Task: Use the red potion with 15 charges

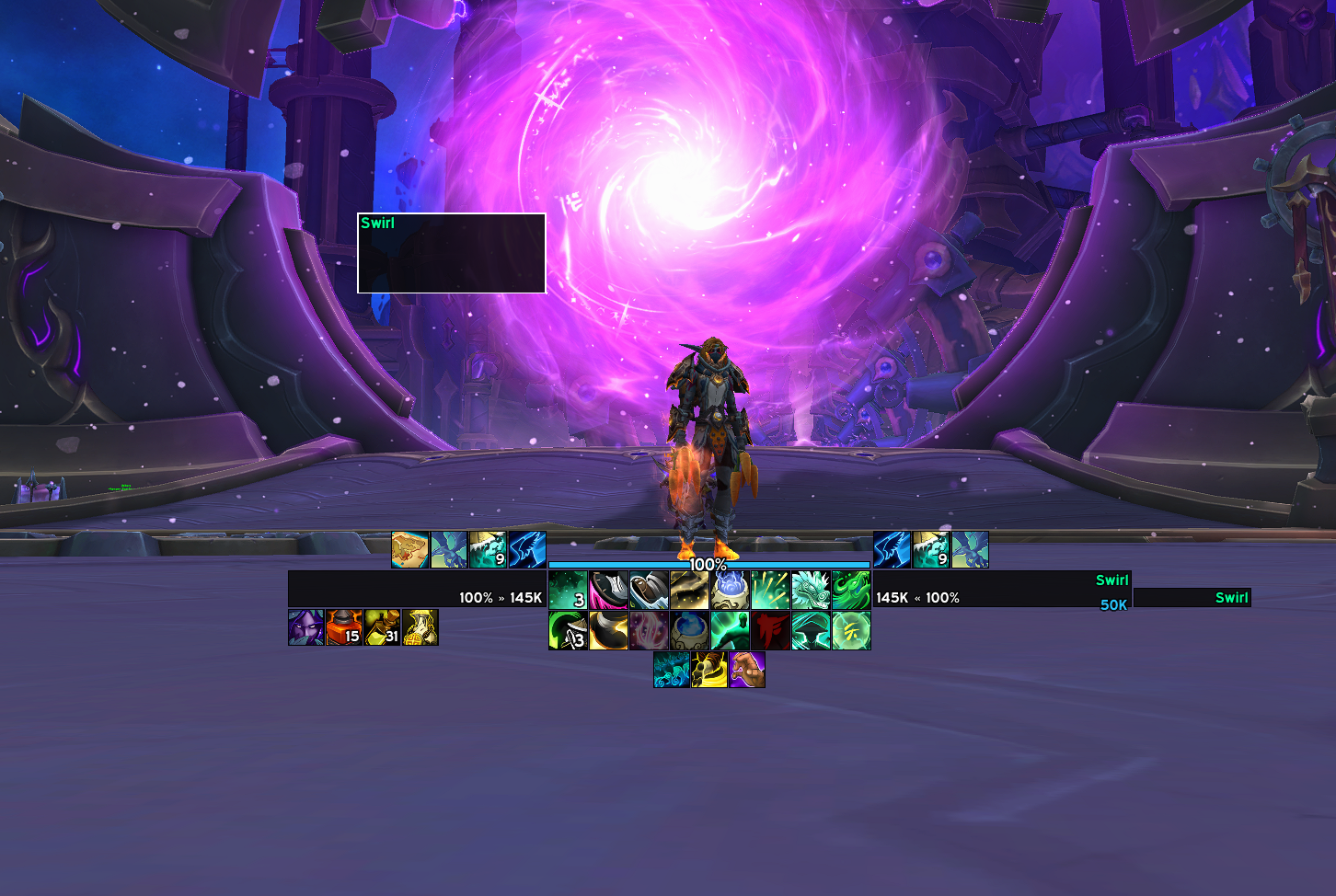Action: point(344,627)
